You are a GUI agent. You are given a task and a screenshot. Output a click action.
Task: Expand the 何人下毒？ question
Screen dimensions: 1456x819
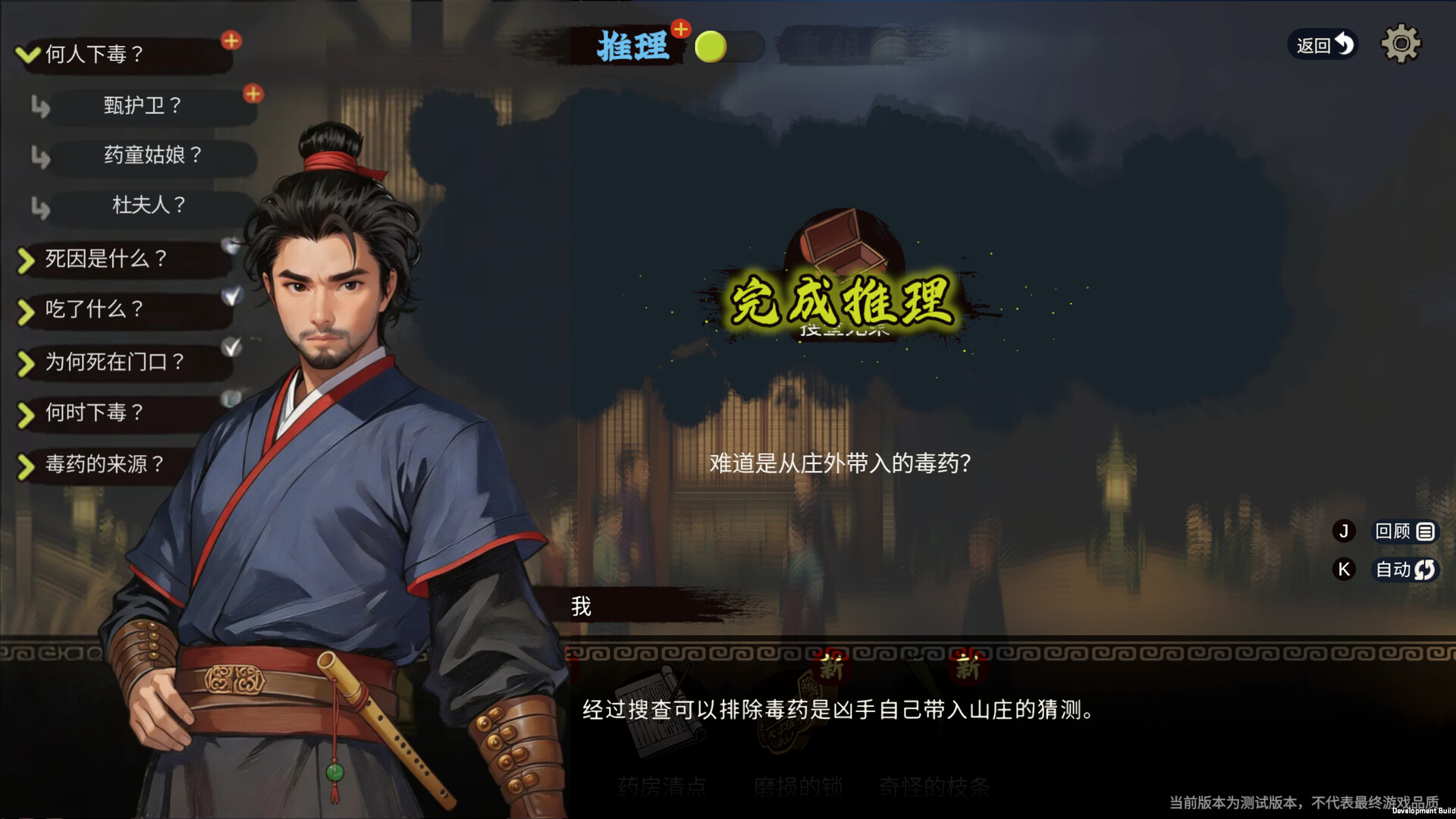95,55
